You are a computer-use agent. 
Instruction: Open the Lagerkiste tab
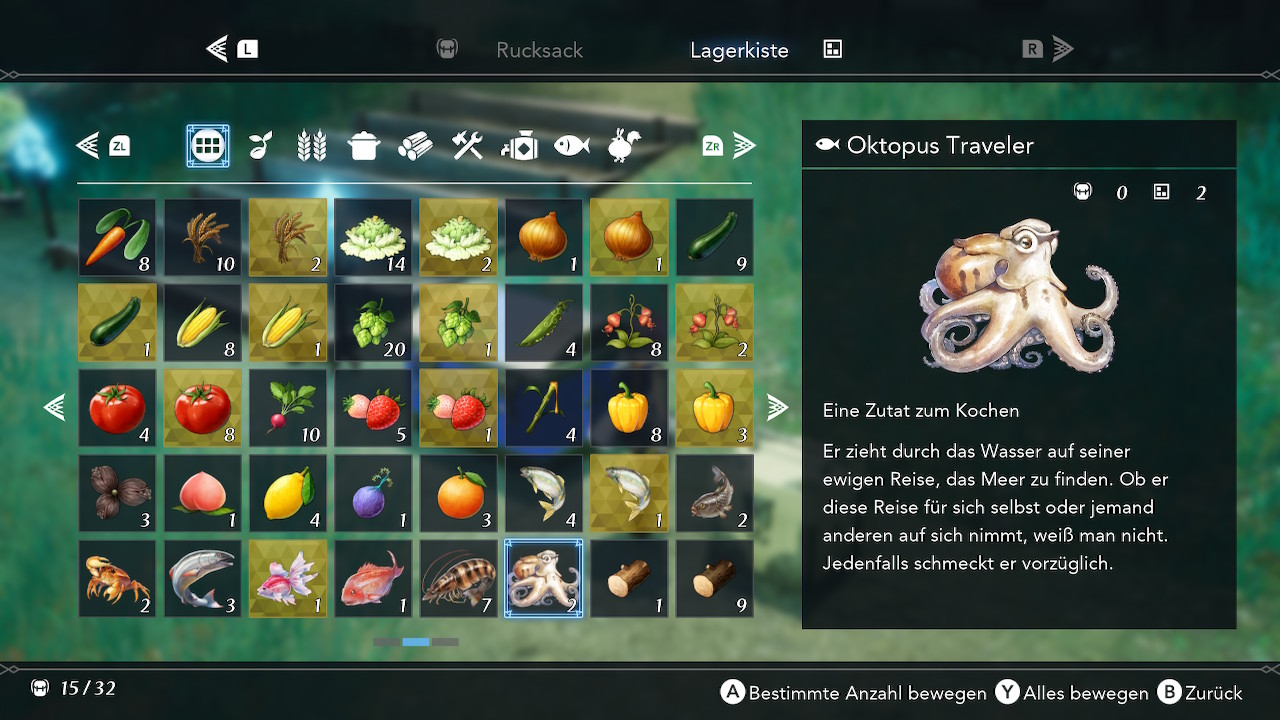pyautogui.click(x=739, y=50)
